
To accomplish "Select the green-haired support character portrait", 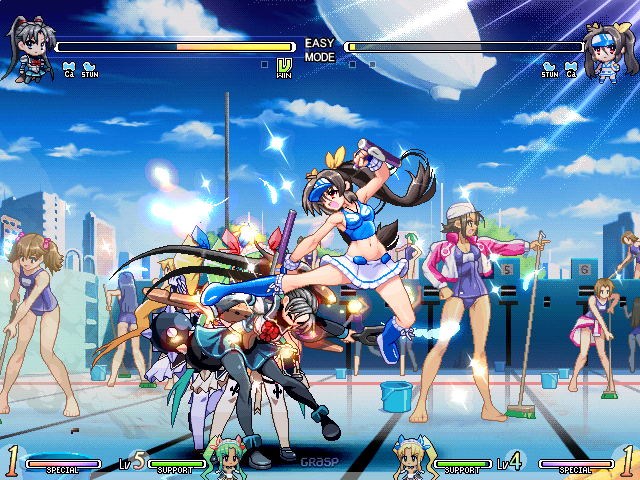I will tap(221, 456).
